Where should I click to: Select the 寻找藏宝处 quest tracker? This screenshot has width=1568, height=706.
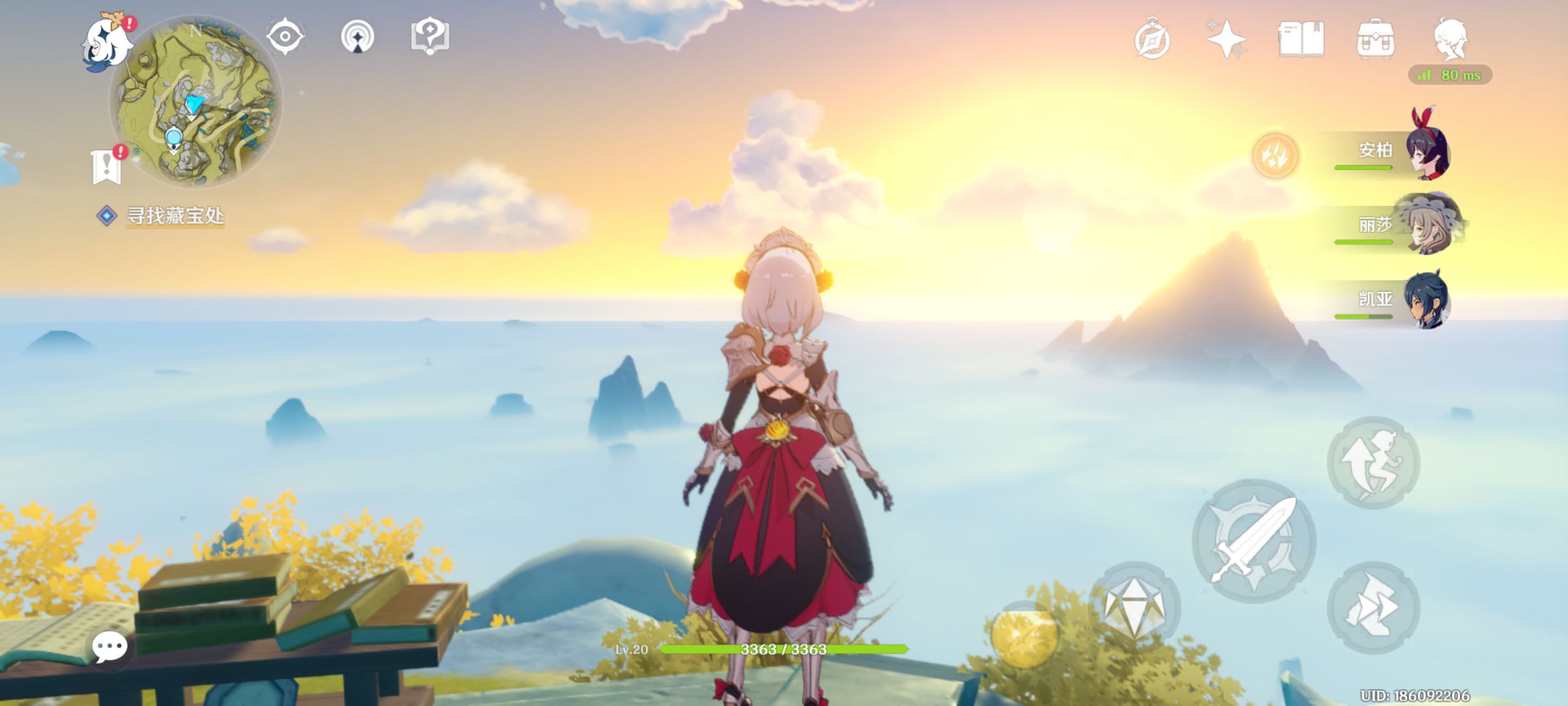point(174,216)
